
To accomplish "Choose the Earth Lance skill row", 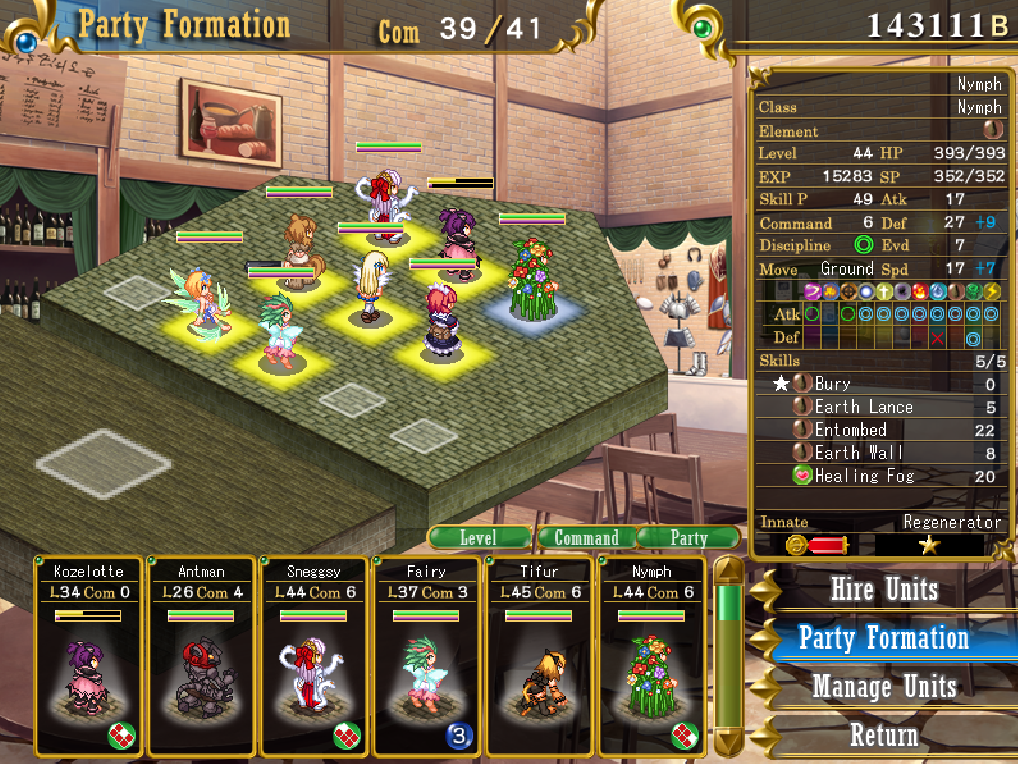I will point(880,407).
